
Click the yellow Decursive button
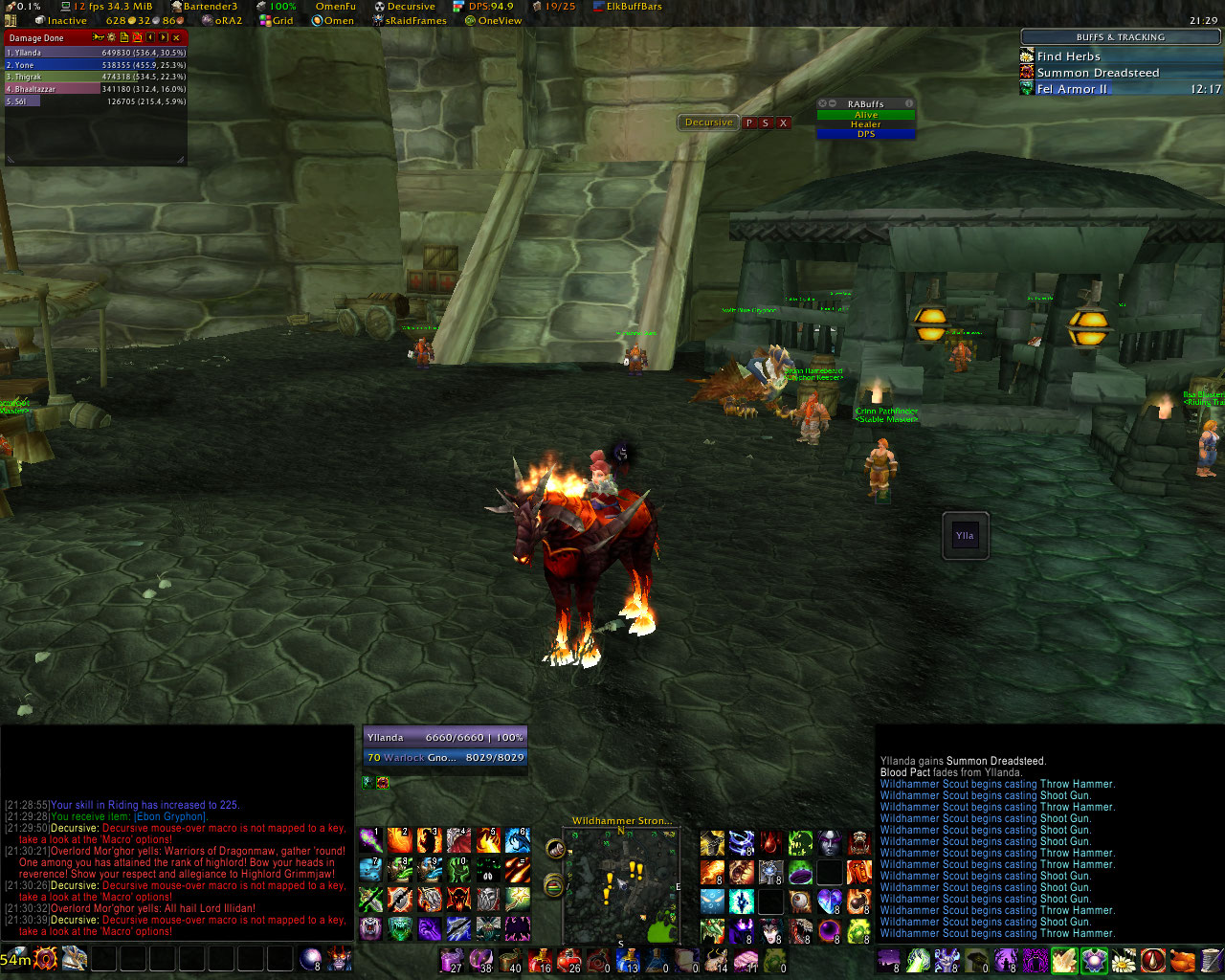(708, 122)
